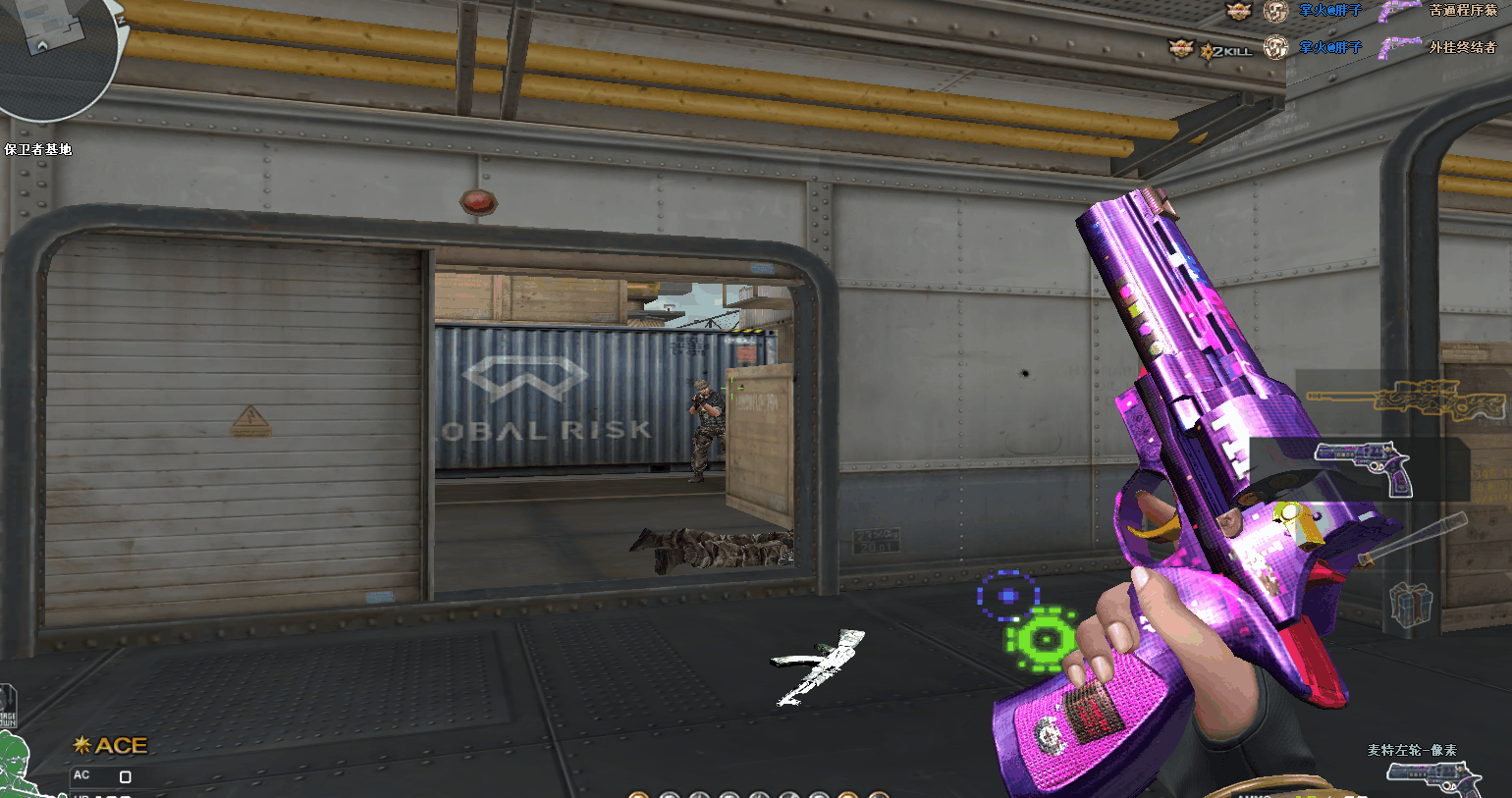
Task: Switch to the baton melee weapon
Action: coord(1412,540)
